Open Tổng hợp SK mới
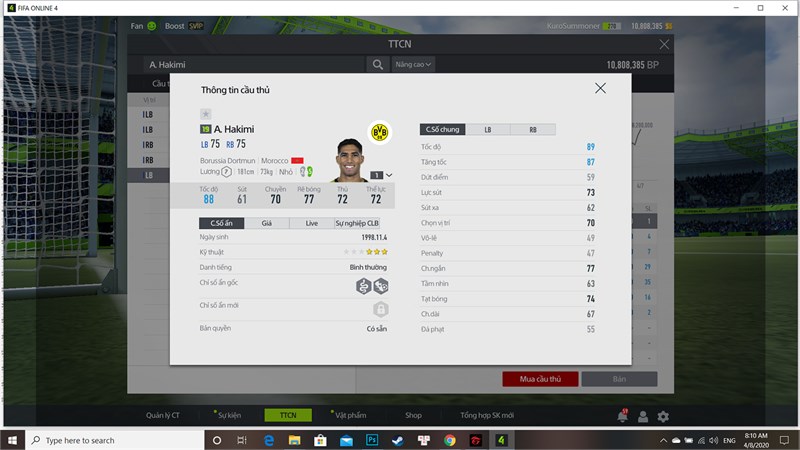Screen dimensions: 800x450 tap(487, 415)
